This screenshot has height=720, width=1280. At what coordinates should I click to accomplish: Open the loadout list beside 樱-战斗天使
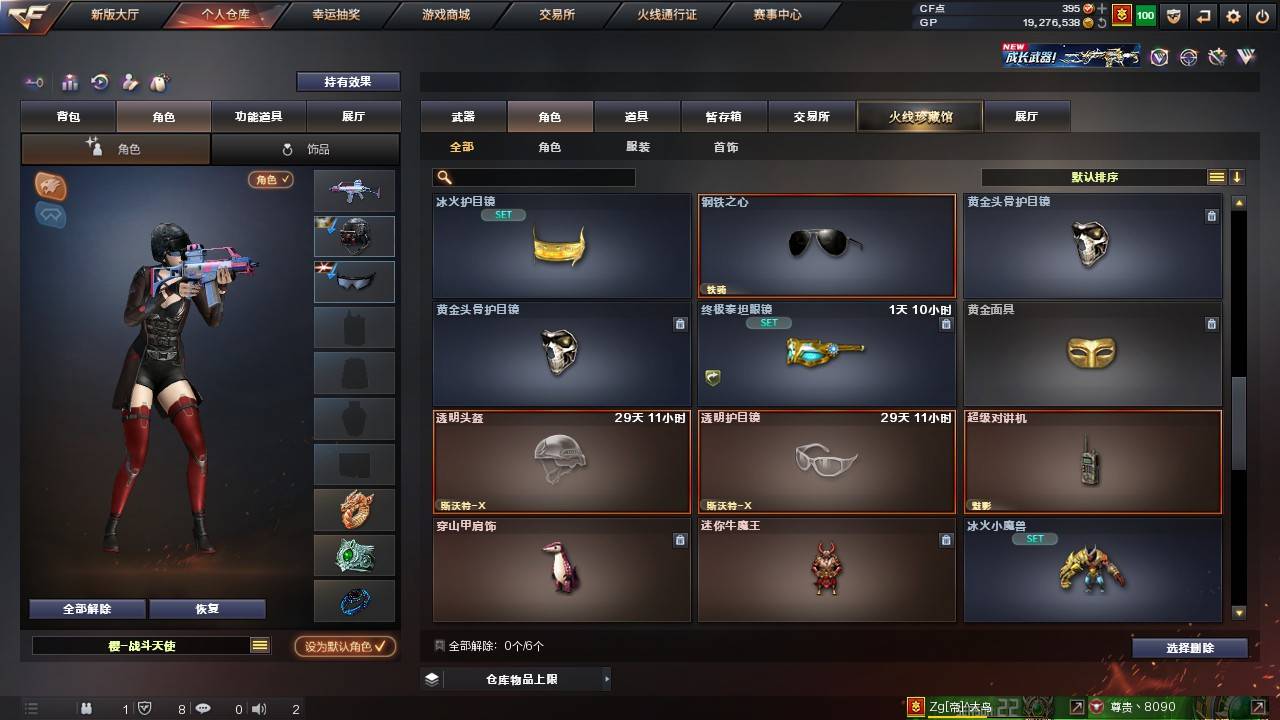point(260,646)
